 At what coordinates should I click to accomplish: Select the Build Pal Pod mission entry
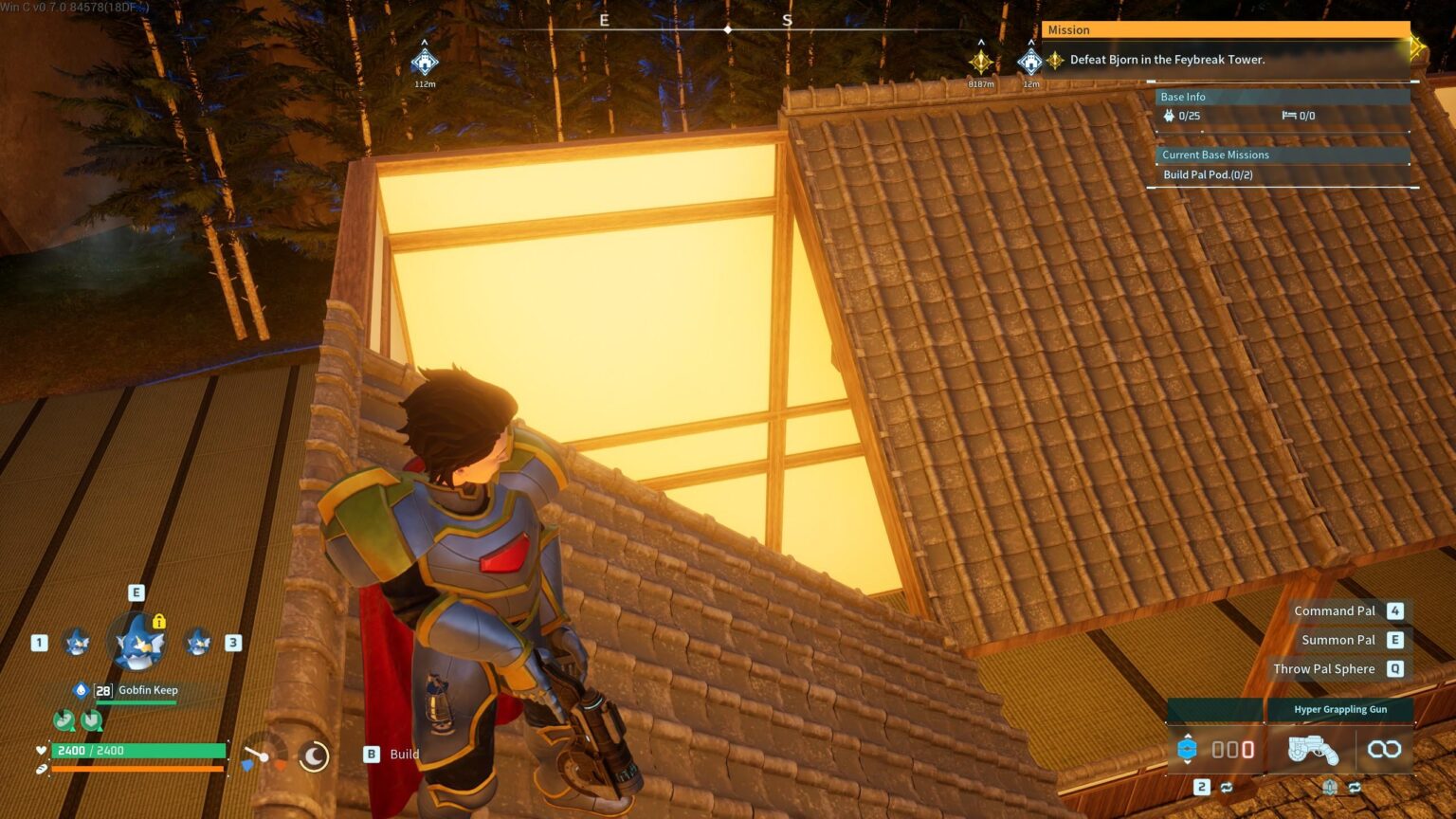tap(1207, 174)
